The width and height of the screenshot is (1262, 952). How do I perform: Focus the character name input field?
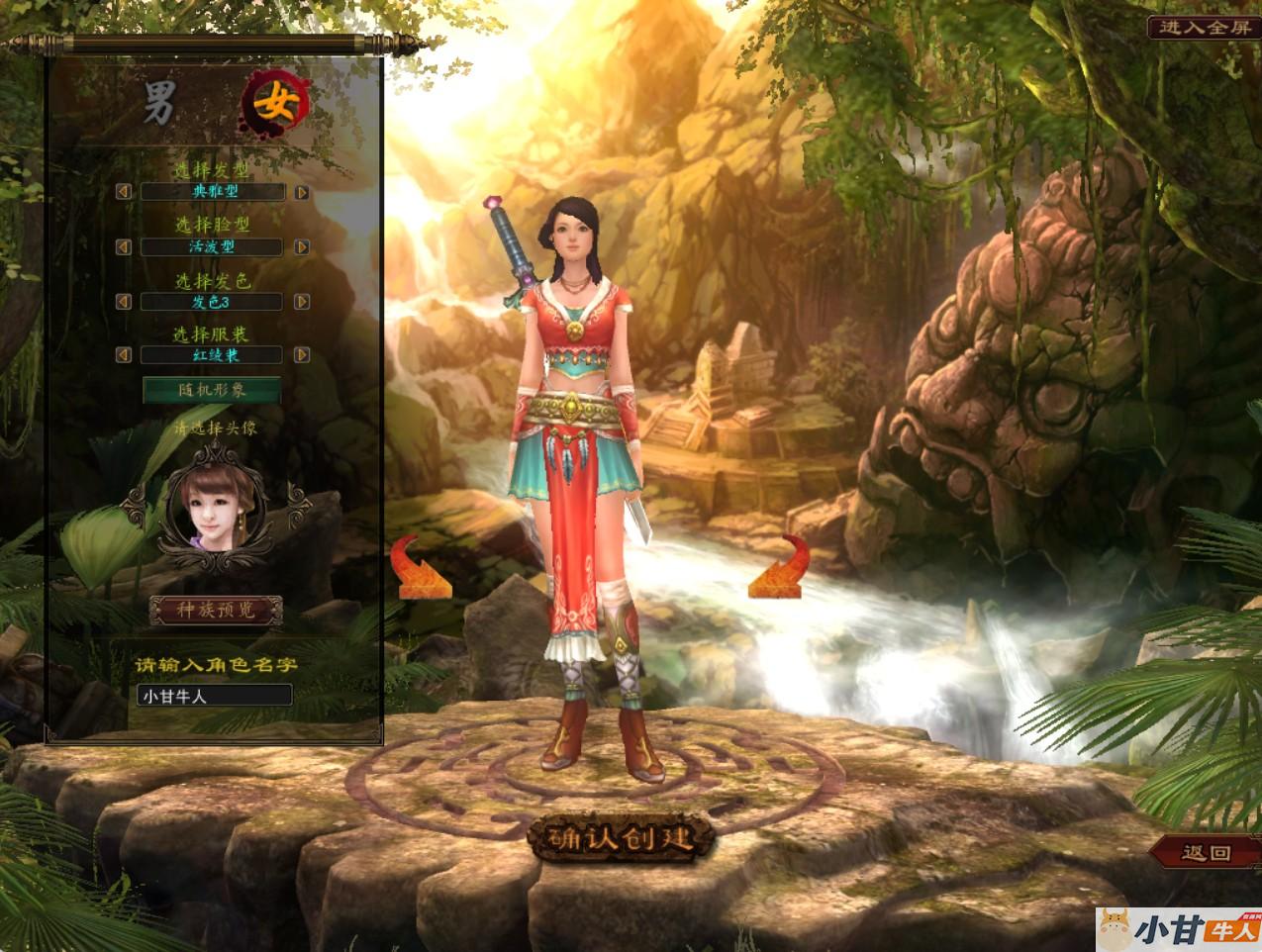pos(214,696)
